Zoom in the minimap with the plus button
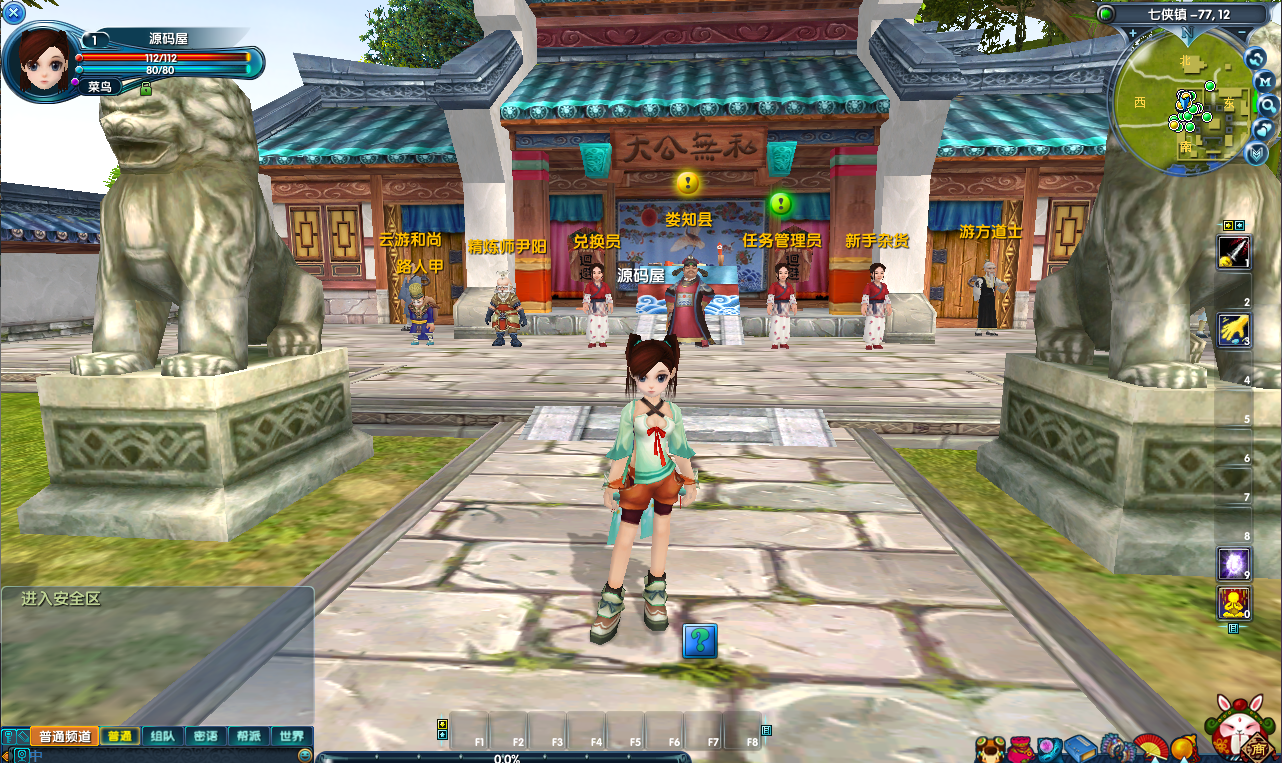This screenshot has height=763, width=1282. pos(1133,33)
